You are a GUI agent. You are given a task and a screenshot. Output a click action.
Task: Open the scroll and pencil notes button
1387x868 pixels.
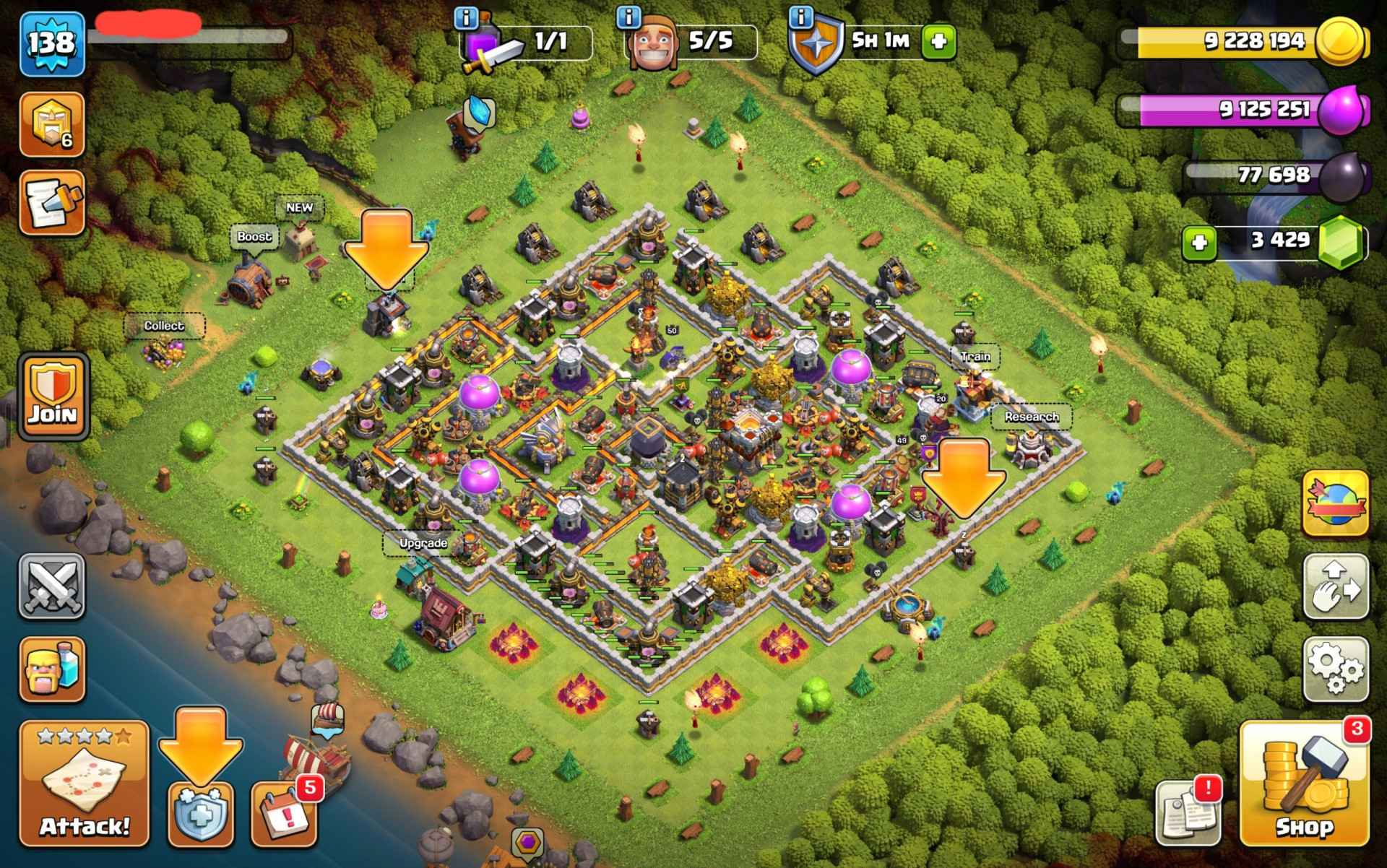point(51,203)
